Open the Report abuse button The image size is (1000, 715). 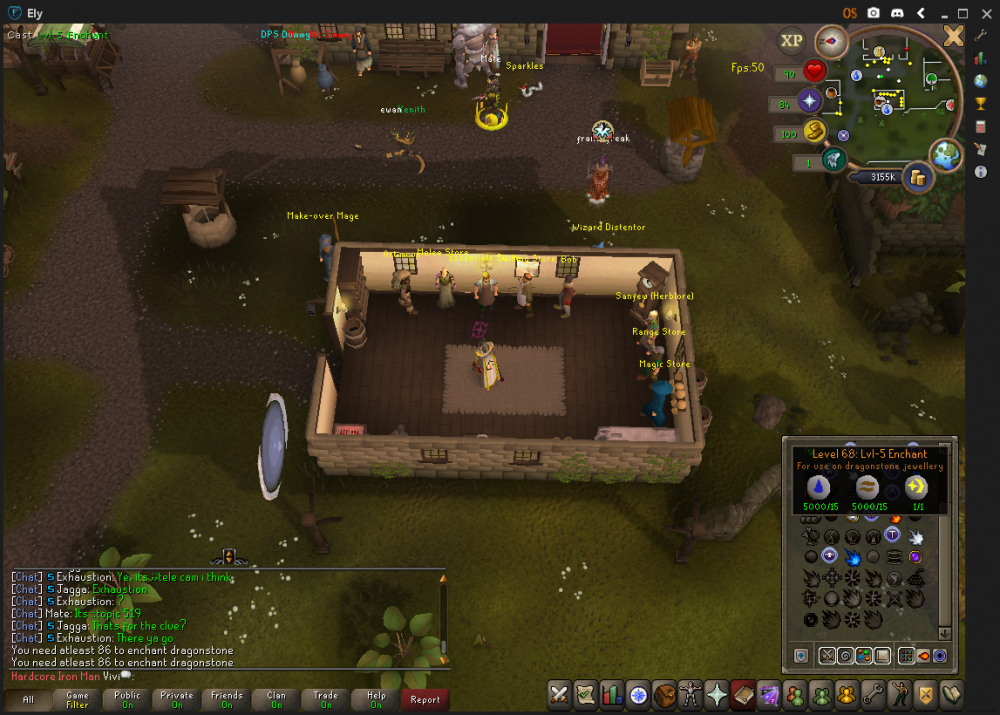[x=425, y=699]
